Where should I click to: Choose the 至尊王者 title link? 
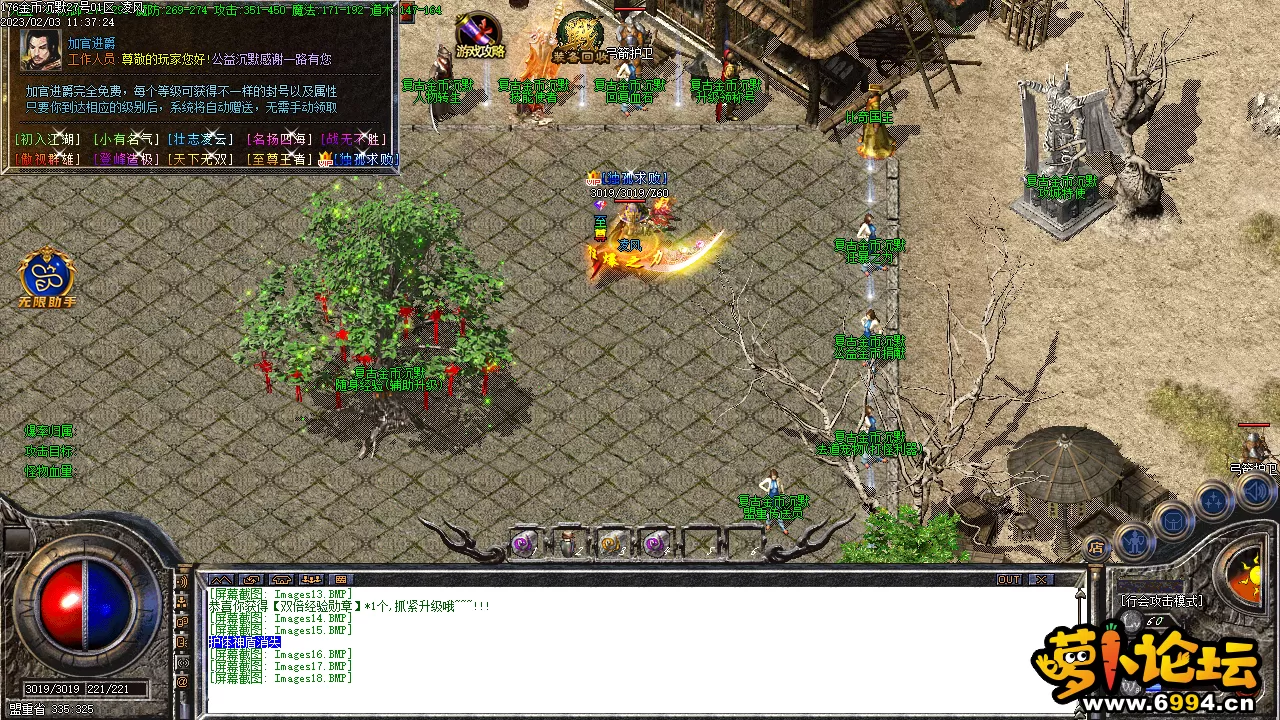coord(279,159)
